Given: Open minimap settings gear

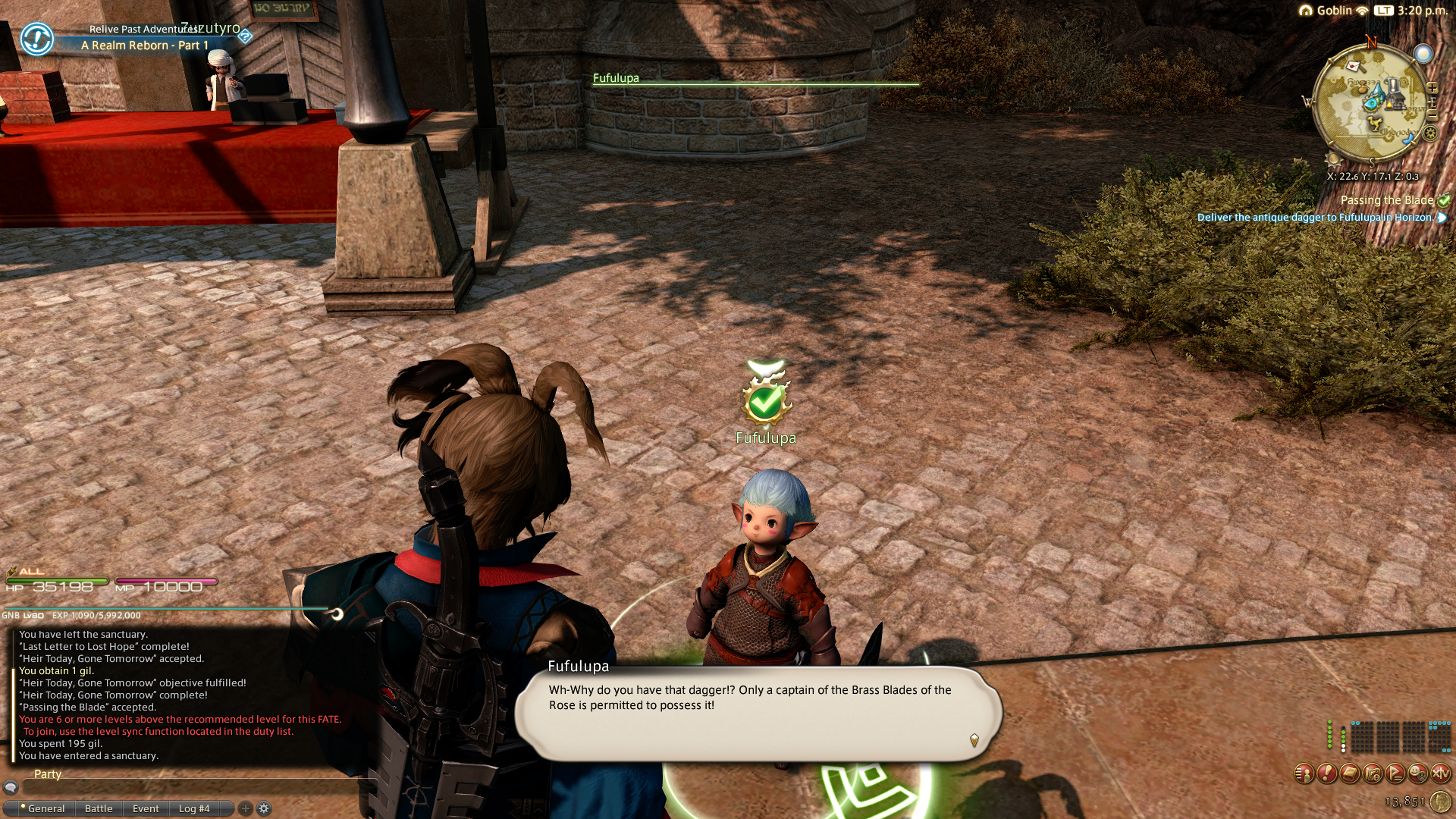Looking at the screenshot, I should pos(1430,133).
